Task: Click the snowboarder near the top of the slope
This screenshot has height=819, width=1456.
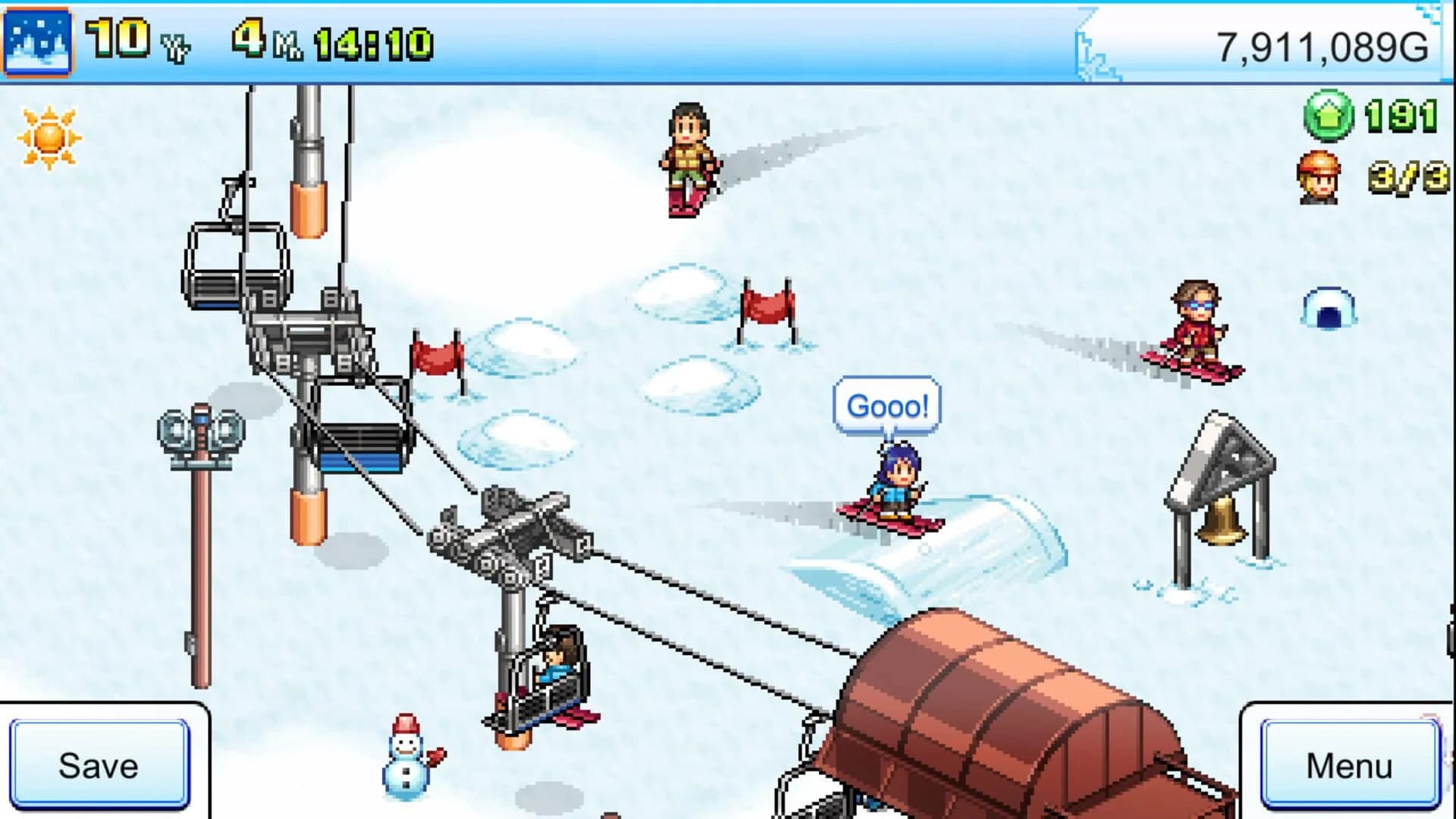Action: point(689,157)
